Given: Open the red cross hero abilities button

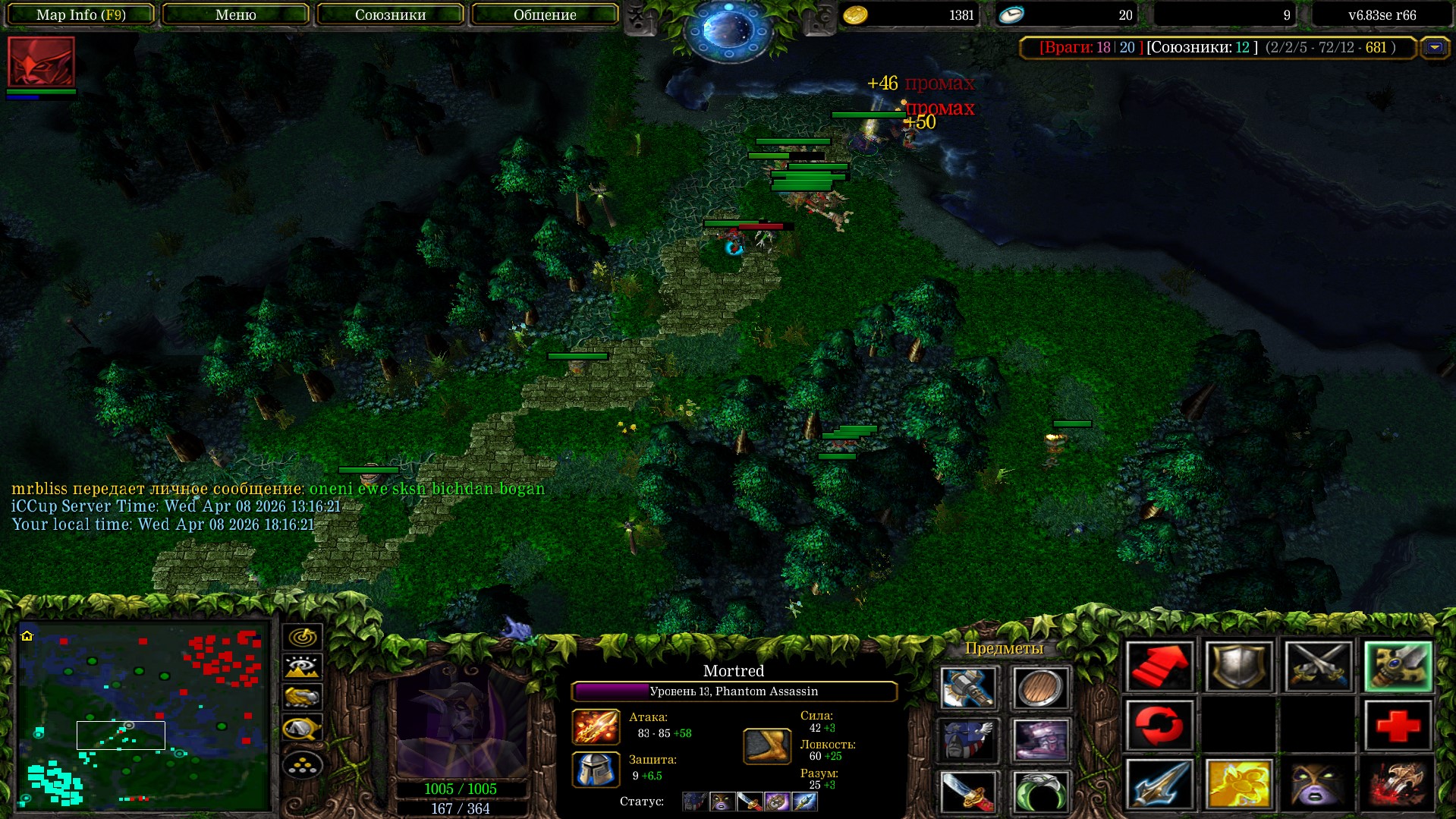Looking at the screenshot, I should 1398,726.
